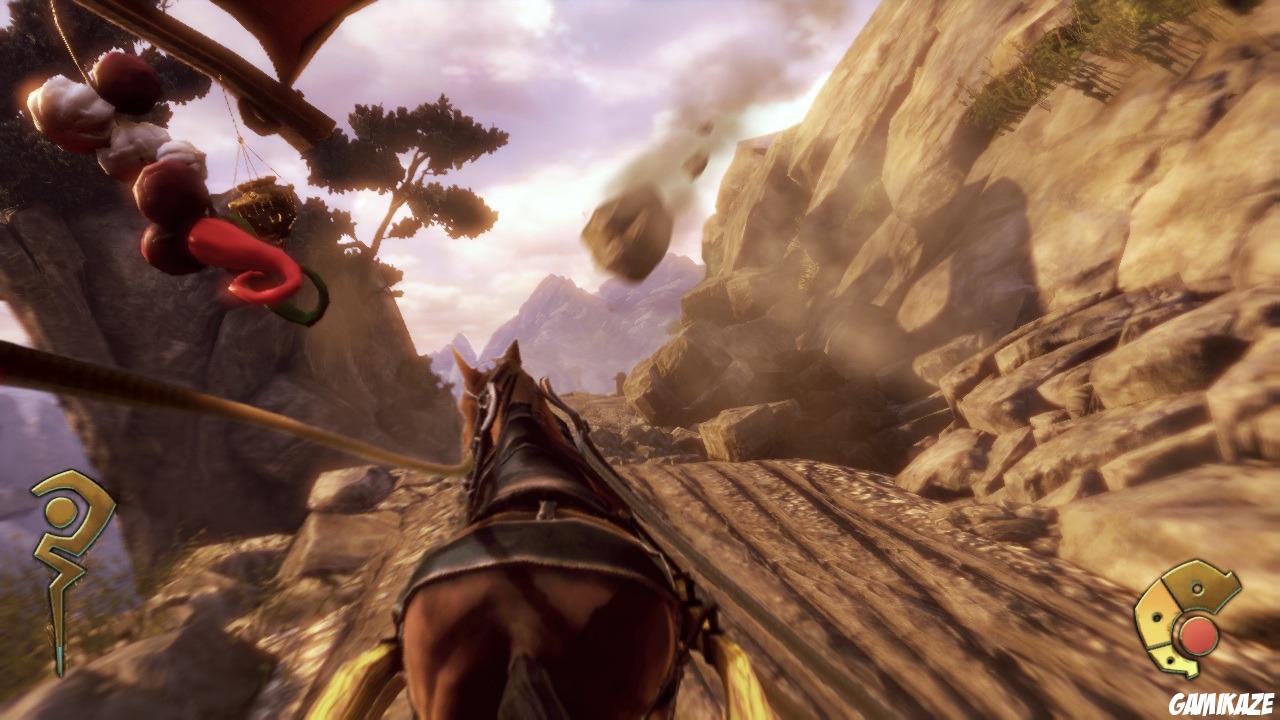Click the left orange segment of the gauge
Image resolution: width=1280 pixels, height=720 pixels.
pos(1156,618)
